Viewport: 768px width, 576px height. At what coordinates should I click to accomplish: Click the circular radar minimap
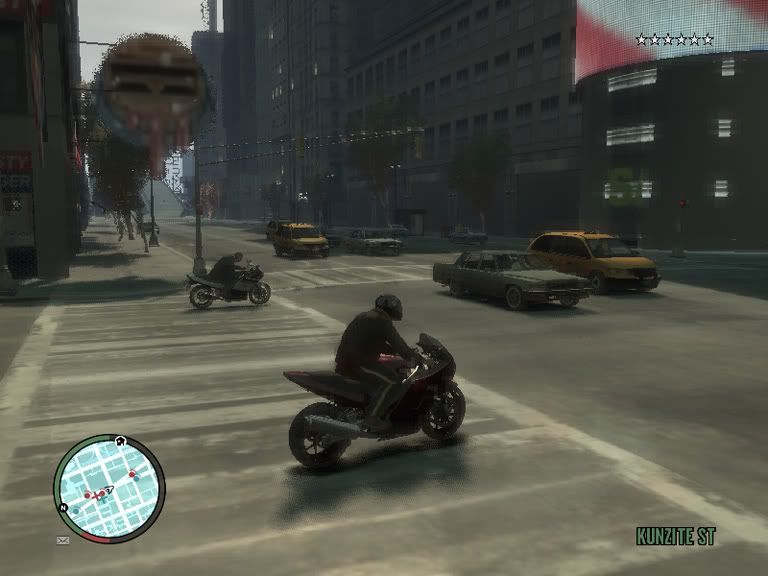point(108,488)
